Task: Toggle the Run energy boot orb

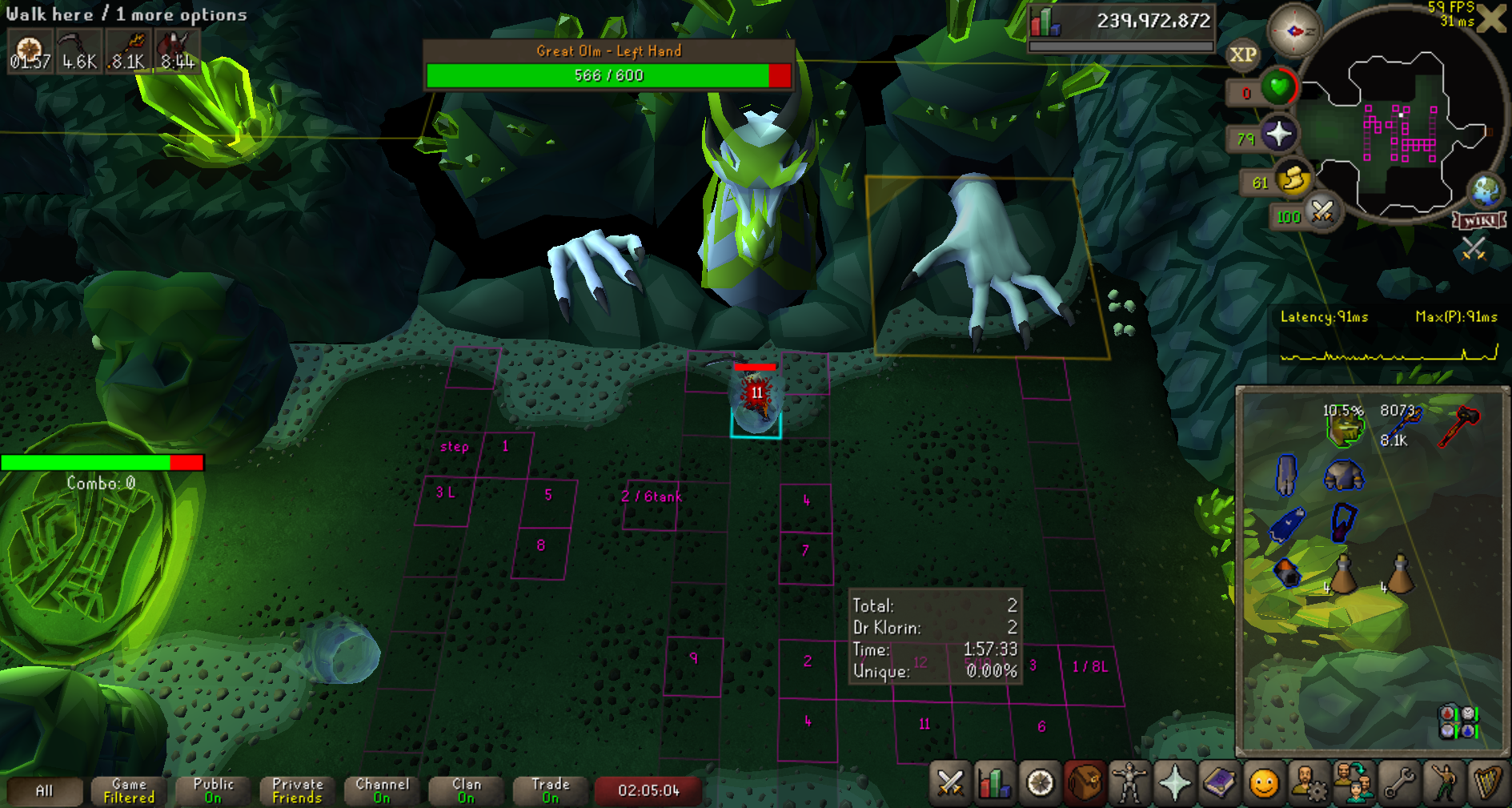Action: coord(1293,179)
